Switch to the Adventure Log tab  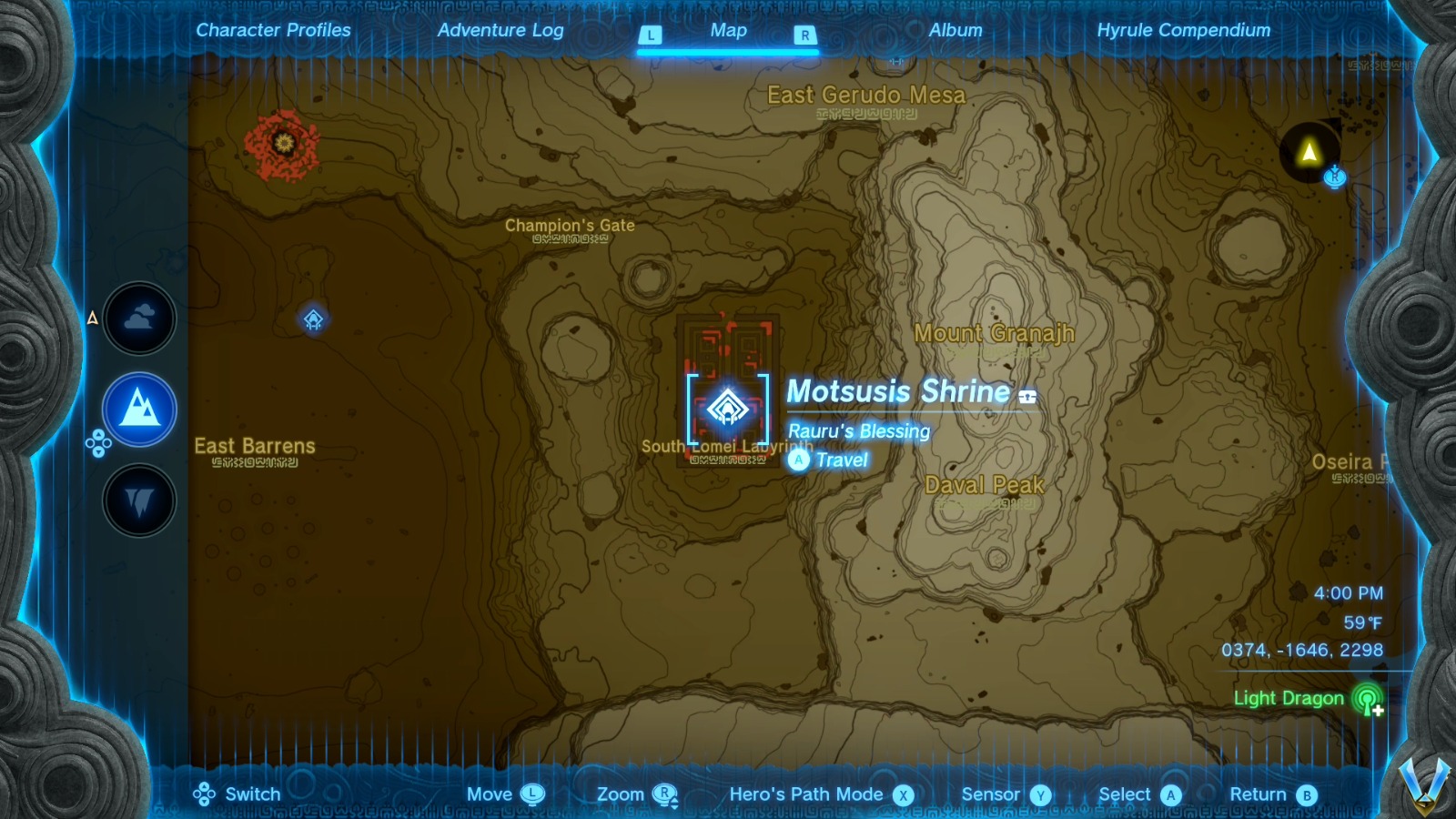point(501,30)
